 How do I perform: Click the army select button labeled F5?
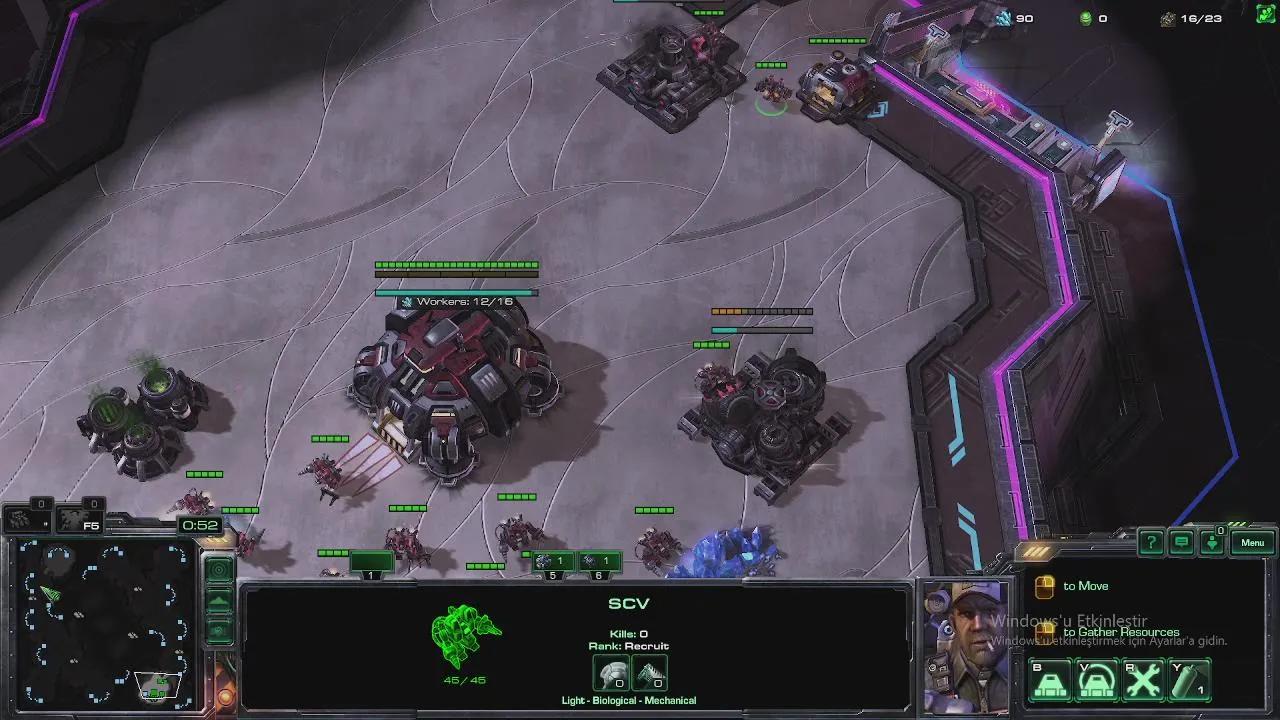79,519
